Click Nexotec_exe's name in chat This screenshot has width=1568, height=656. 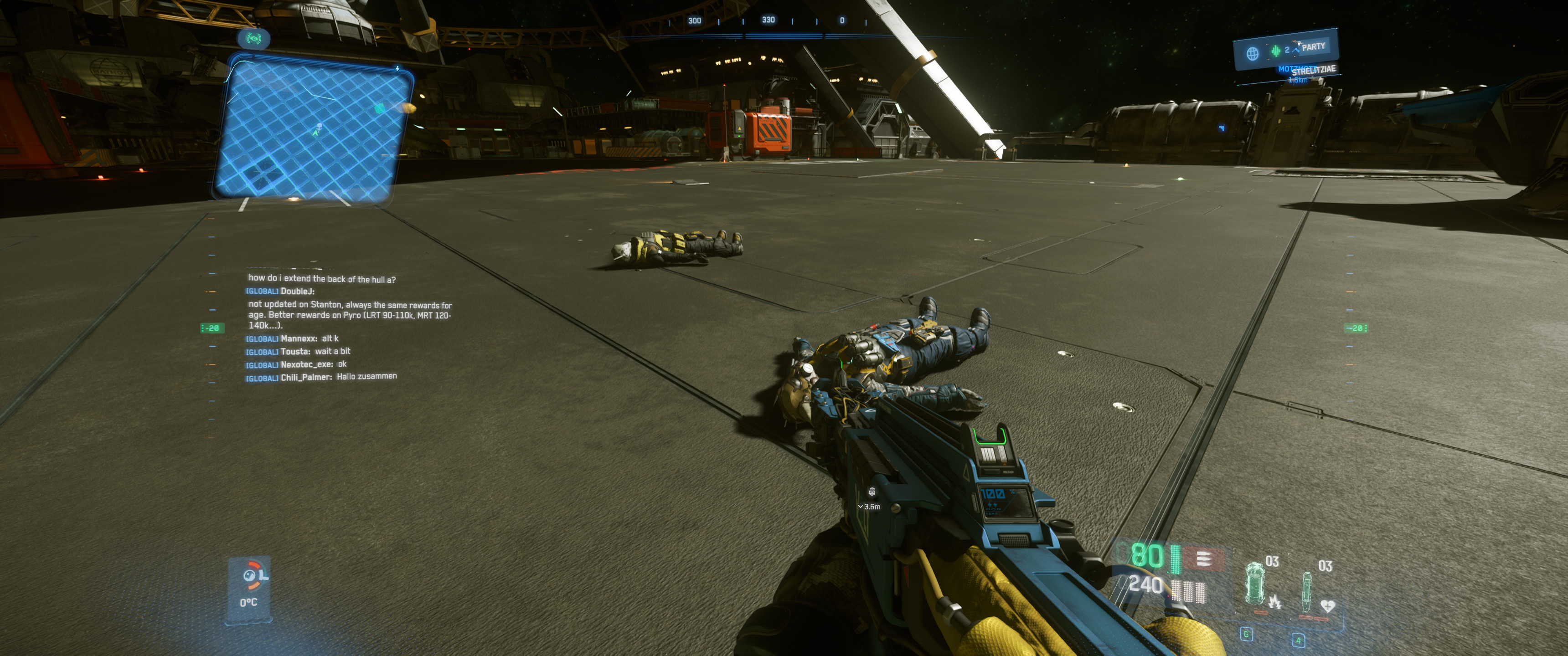coord(306,364)
